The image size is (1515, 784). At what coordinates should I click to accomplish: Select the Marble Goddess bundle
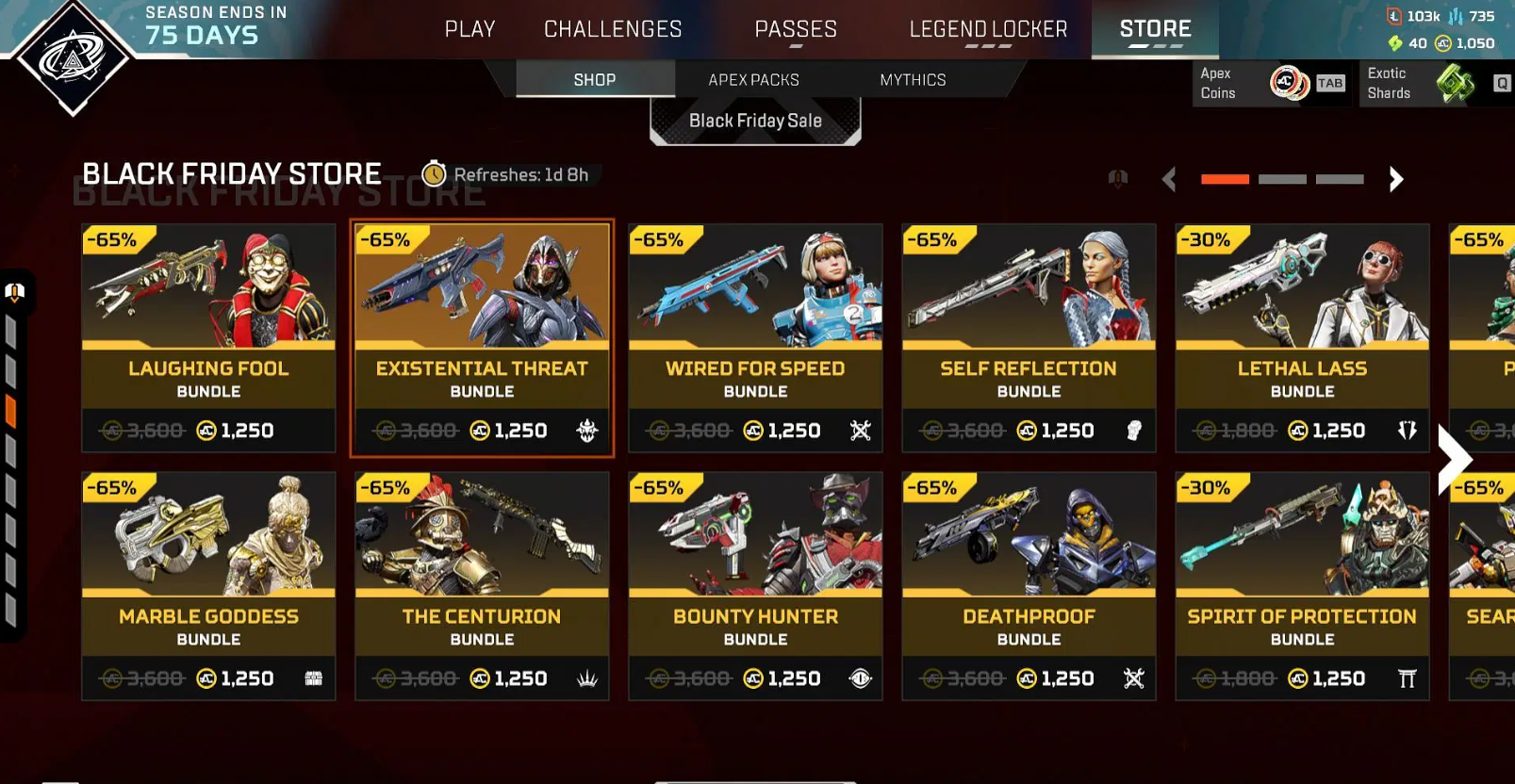pos(208,585)
